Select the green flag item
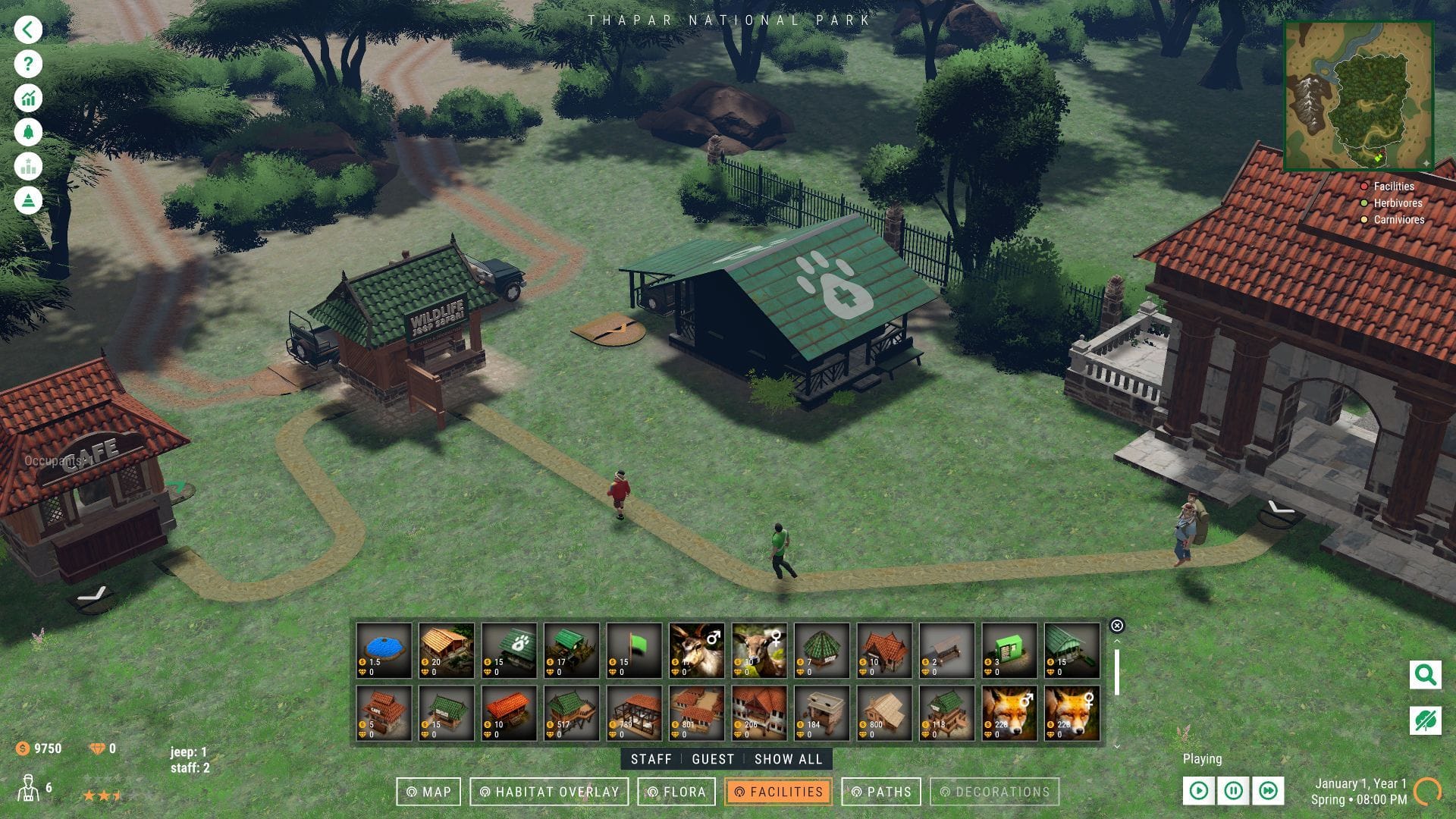The width and height of the screenshot is (1456, 819). [635, 650]
